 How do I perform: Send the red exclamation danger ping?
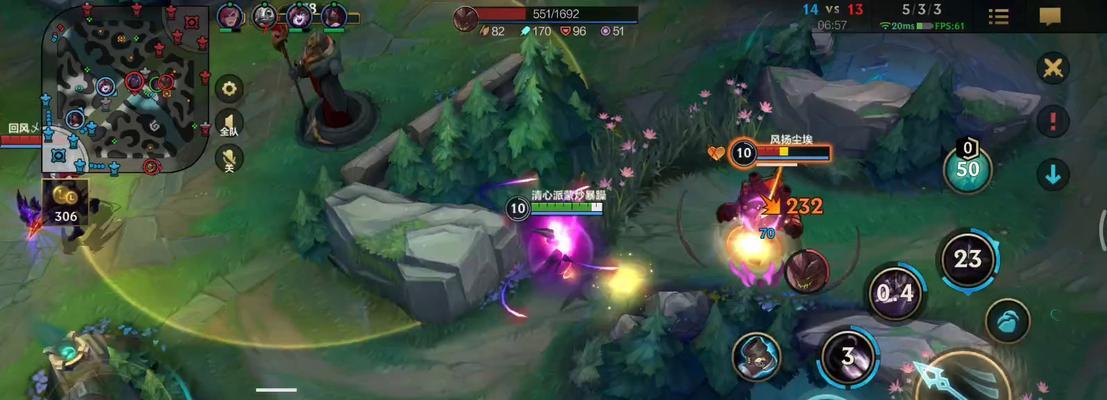pos(1052,122)
